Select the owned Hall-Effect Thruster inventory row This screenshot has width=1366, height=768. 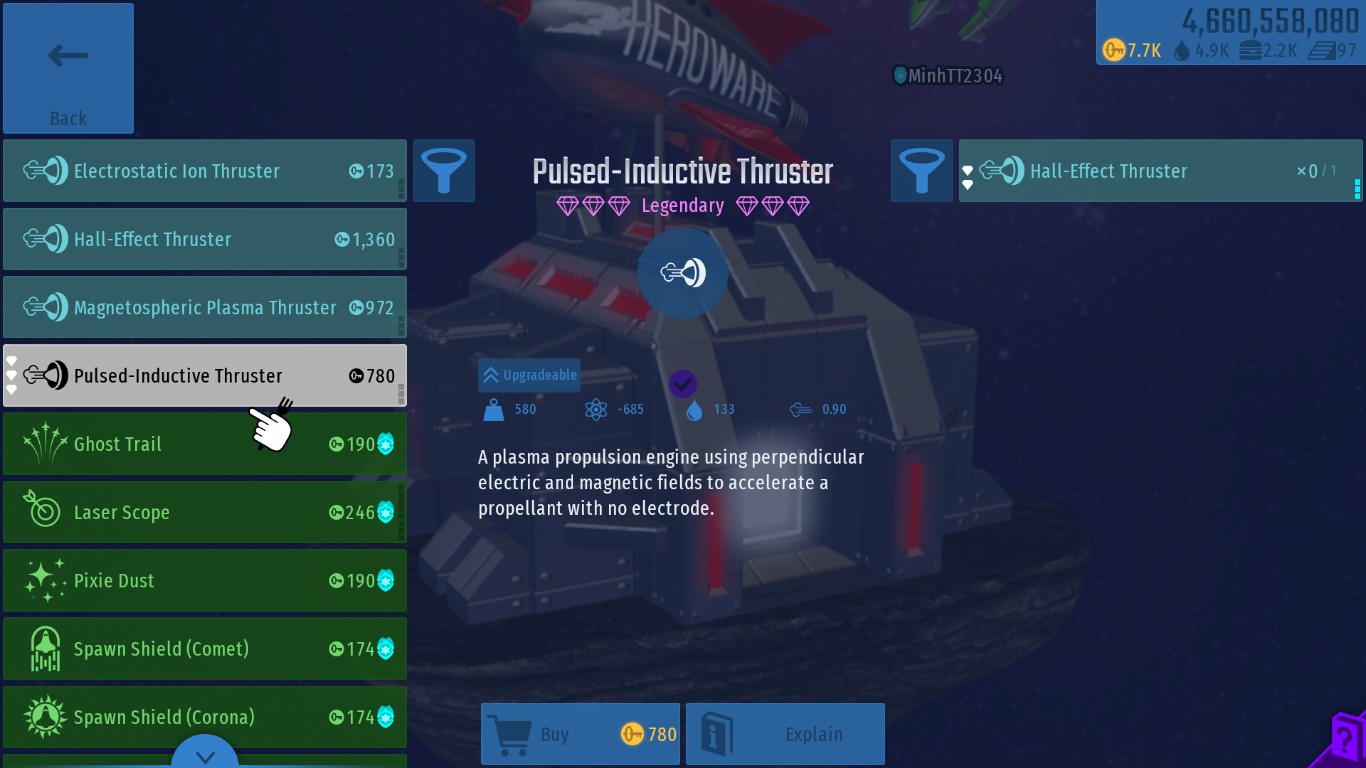1160,171
